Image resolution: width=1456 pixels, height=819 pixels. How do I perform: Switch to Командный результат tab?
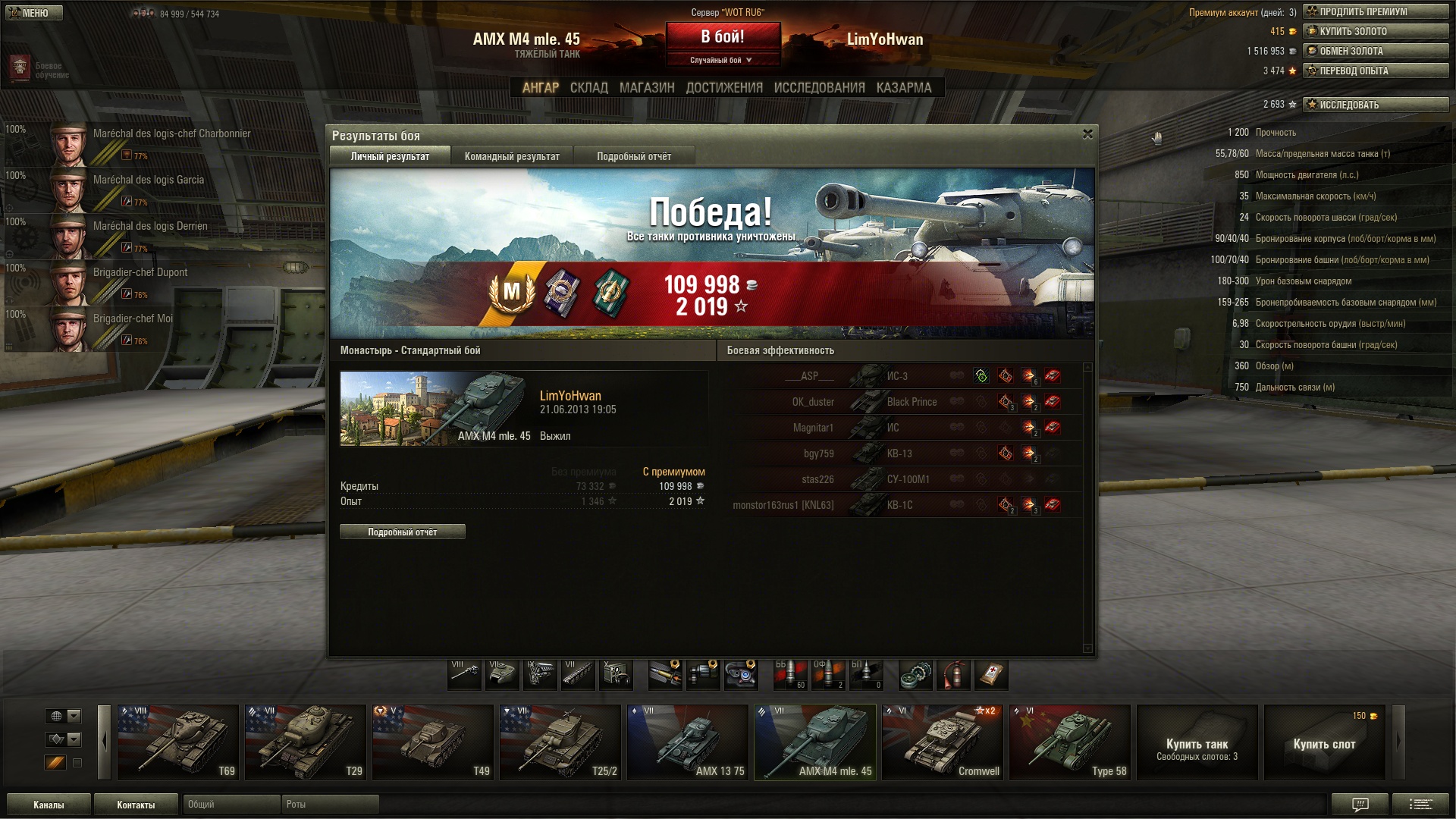[x=512, y=156]
